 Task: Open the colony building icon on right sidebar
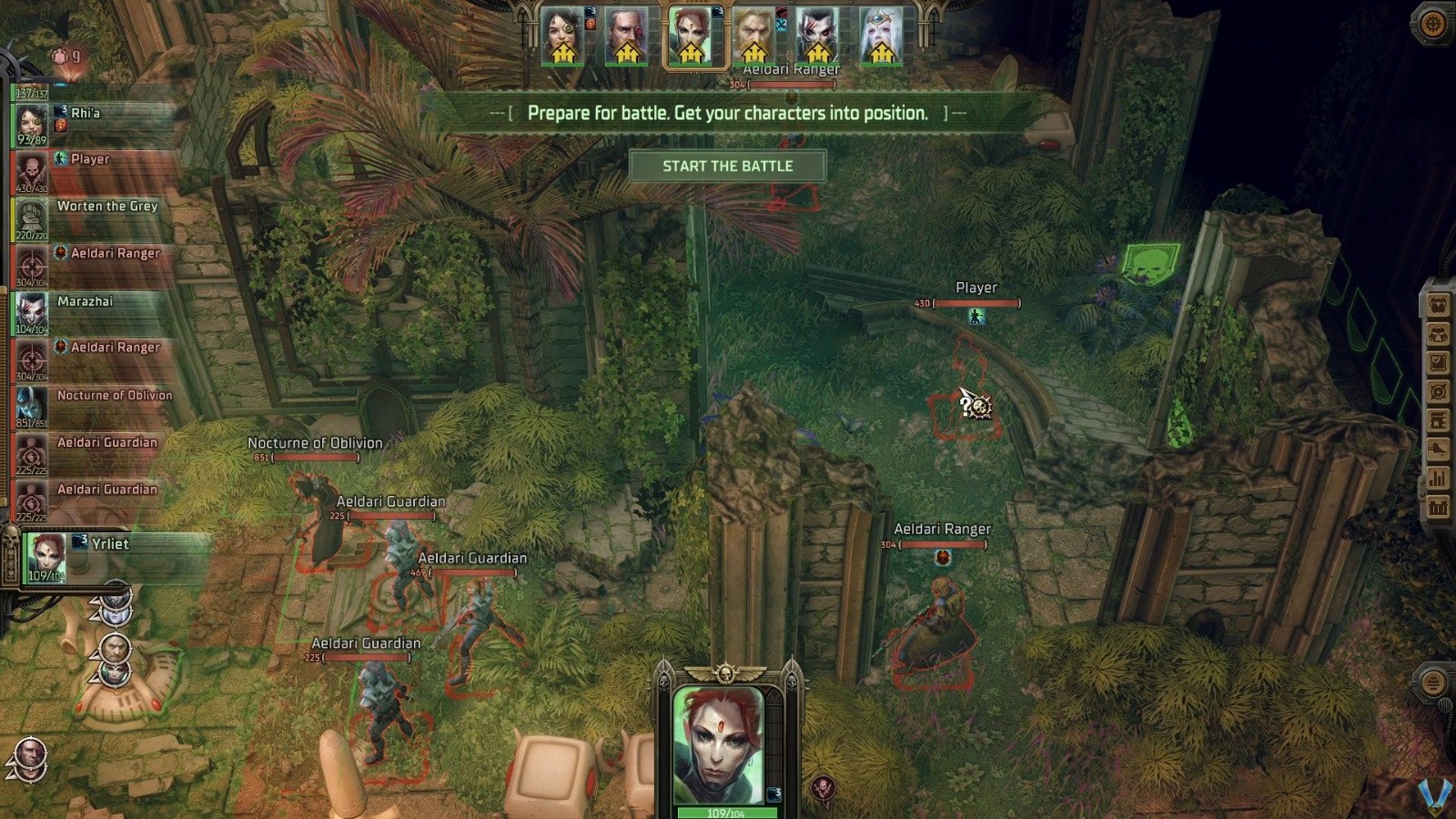point(1438,420)
